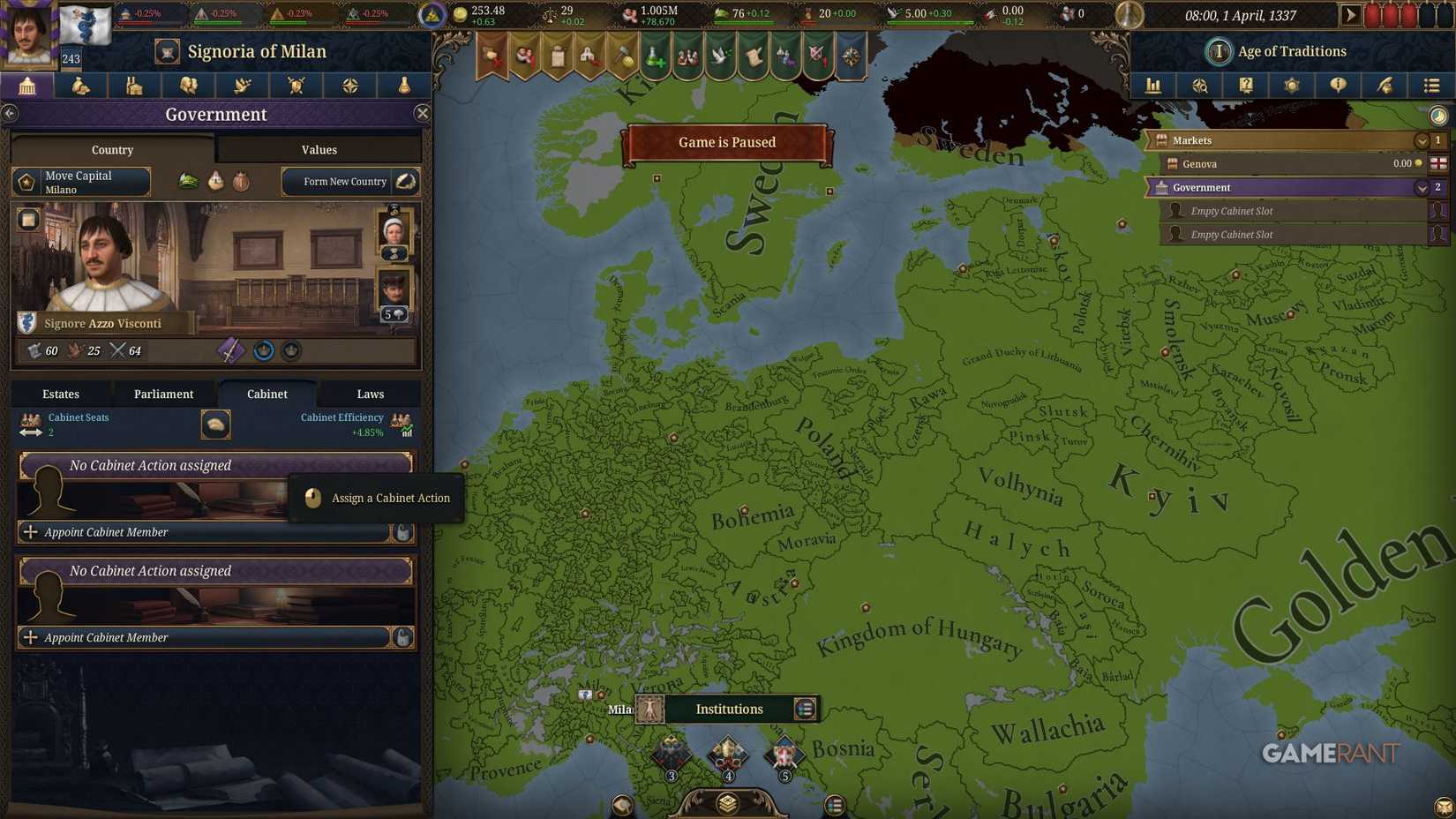Click the white dove peace alert banner

720,55
